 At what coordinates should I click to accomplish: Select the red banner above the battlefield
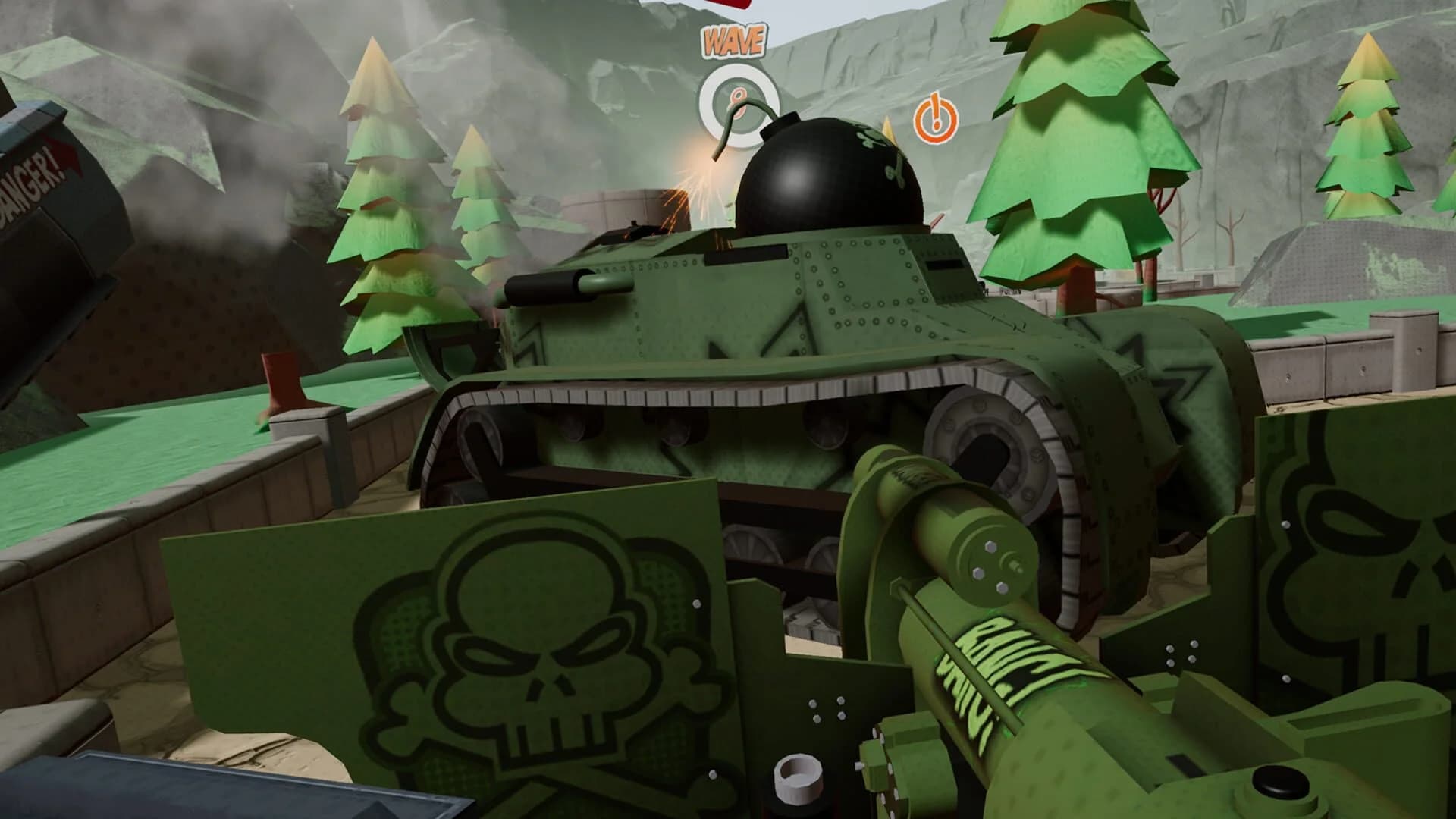[x=728, y=6]
